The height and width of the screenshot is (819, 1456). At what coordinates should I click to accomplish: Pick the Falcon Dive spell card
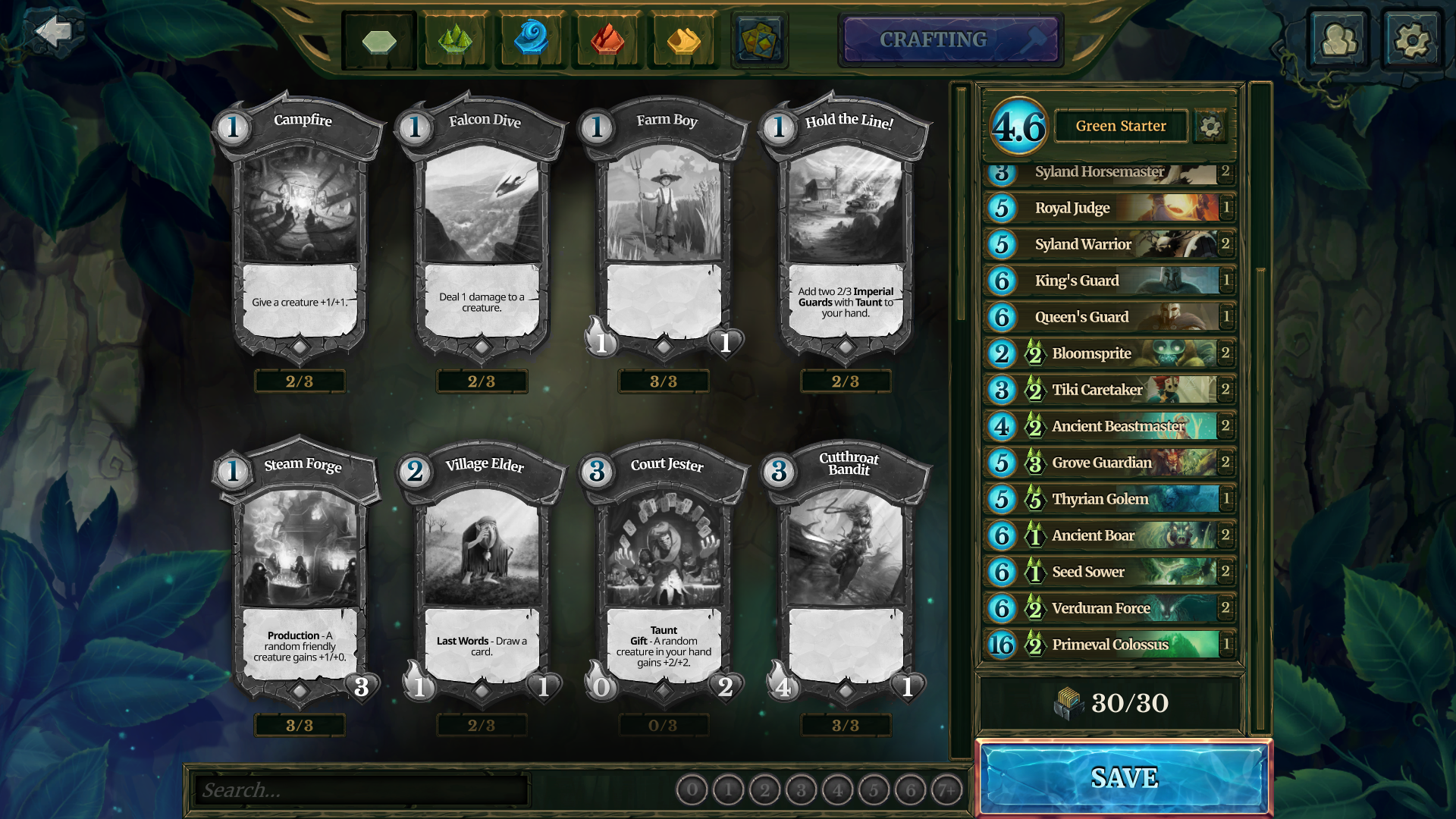(482, 227)
